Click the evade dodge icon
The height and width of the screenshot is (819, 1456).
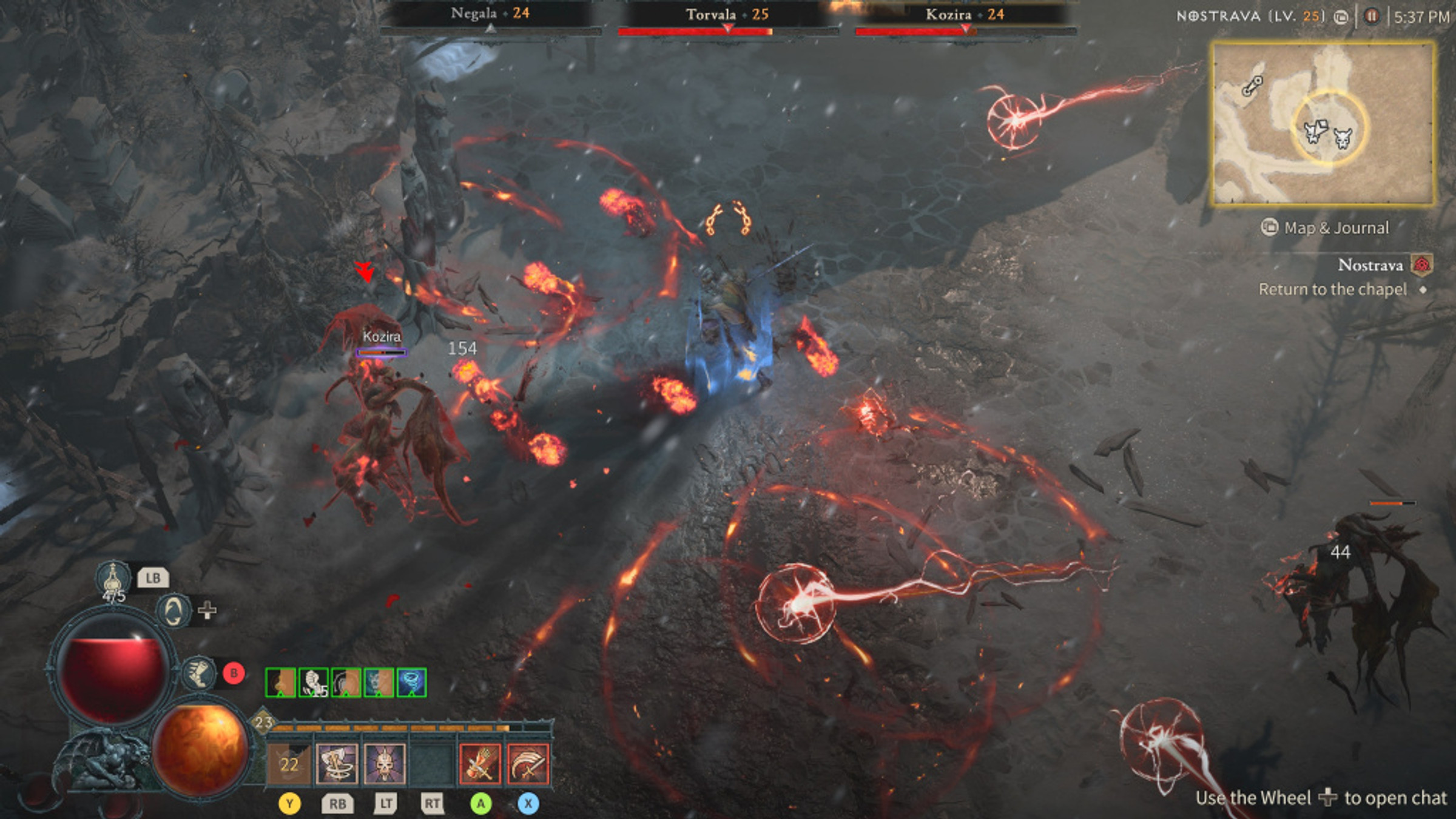pos(173,611)
